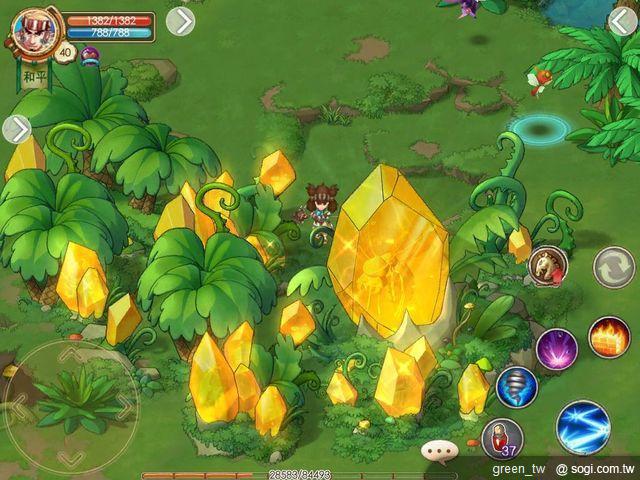
Task: Use the tornado drill skill
Action: [517, 387]
